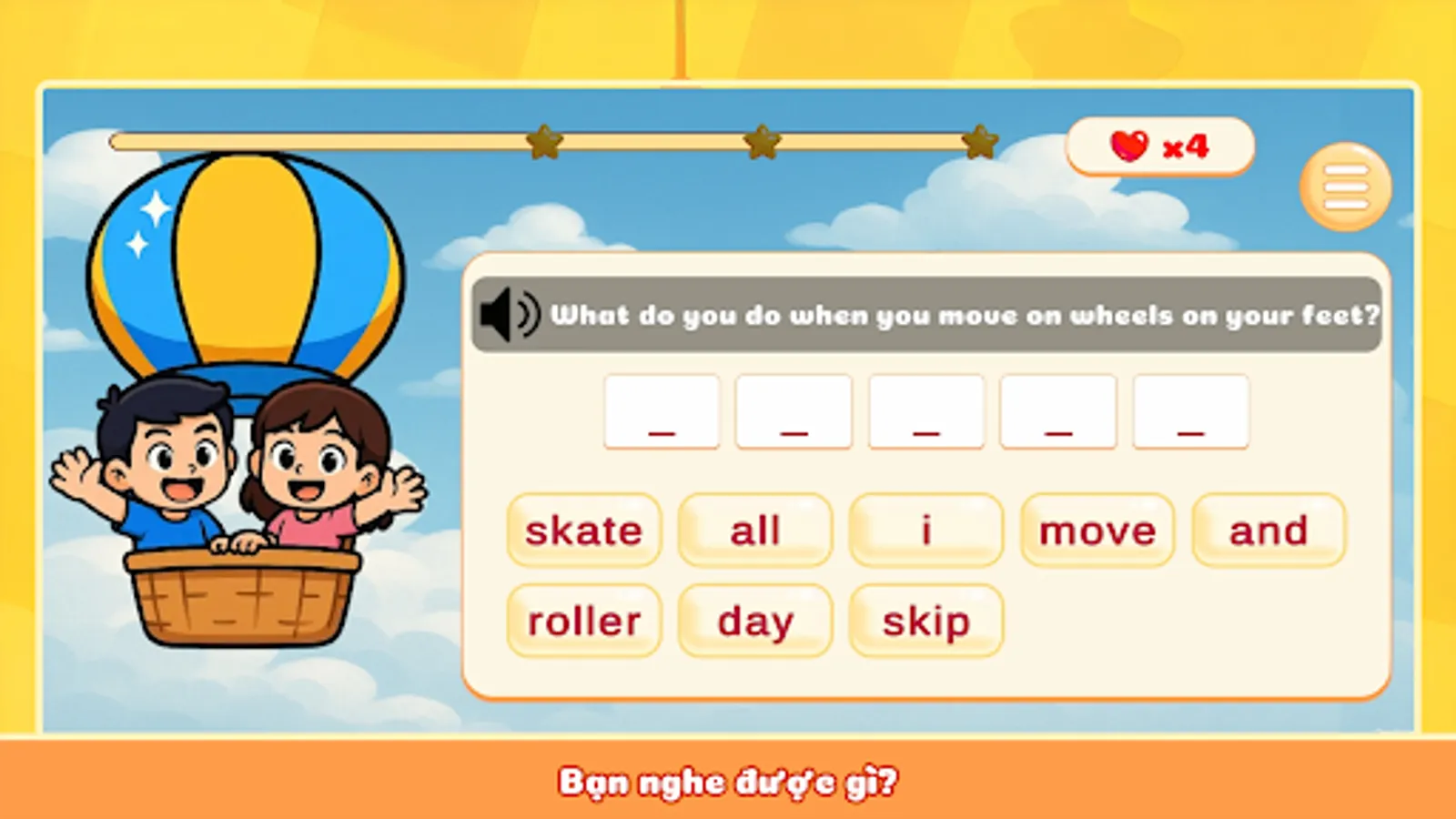Pick the word 'all'

[x=755, y=530]
